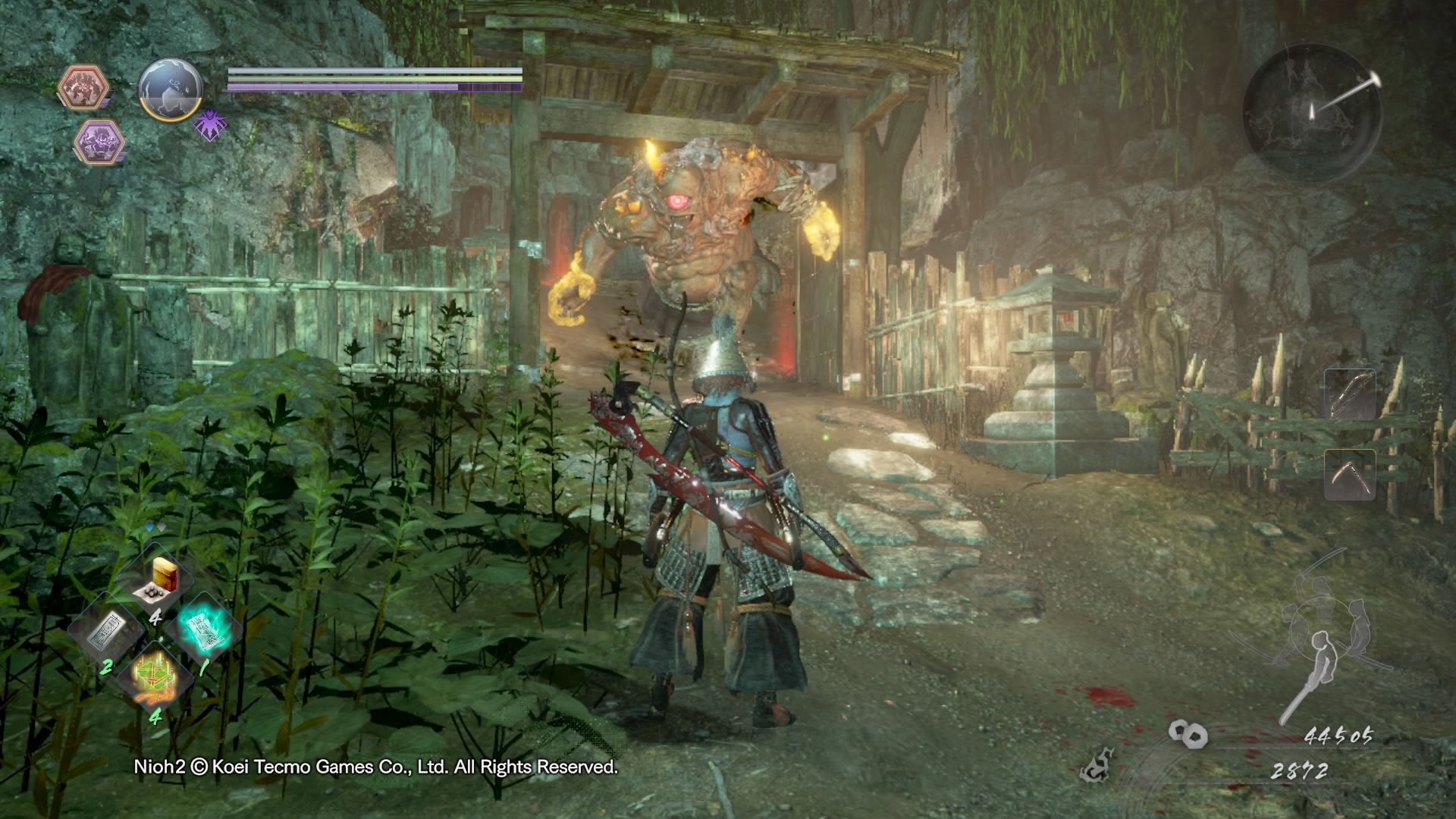Use the grey paper talisman item
Viewport: 1456px width, 819px height.
click(106, 631)
